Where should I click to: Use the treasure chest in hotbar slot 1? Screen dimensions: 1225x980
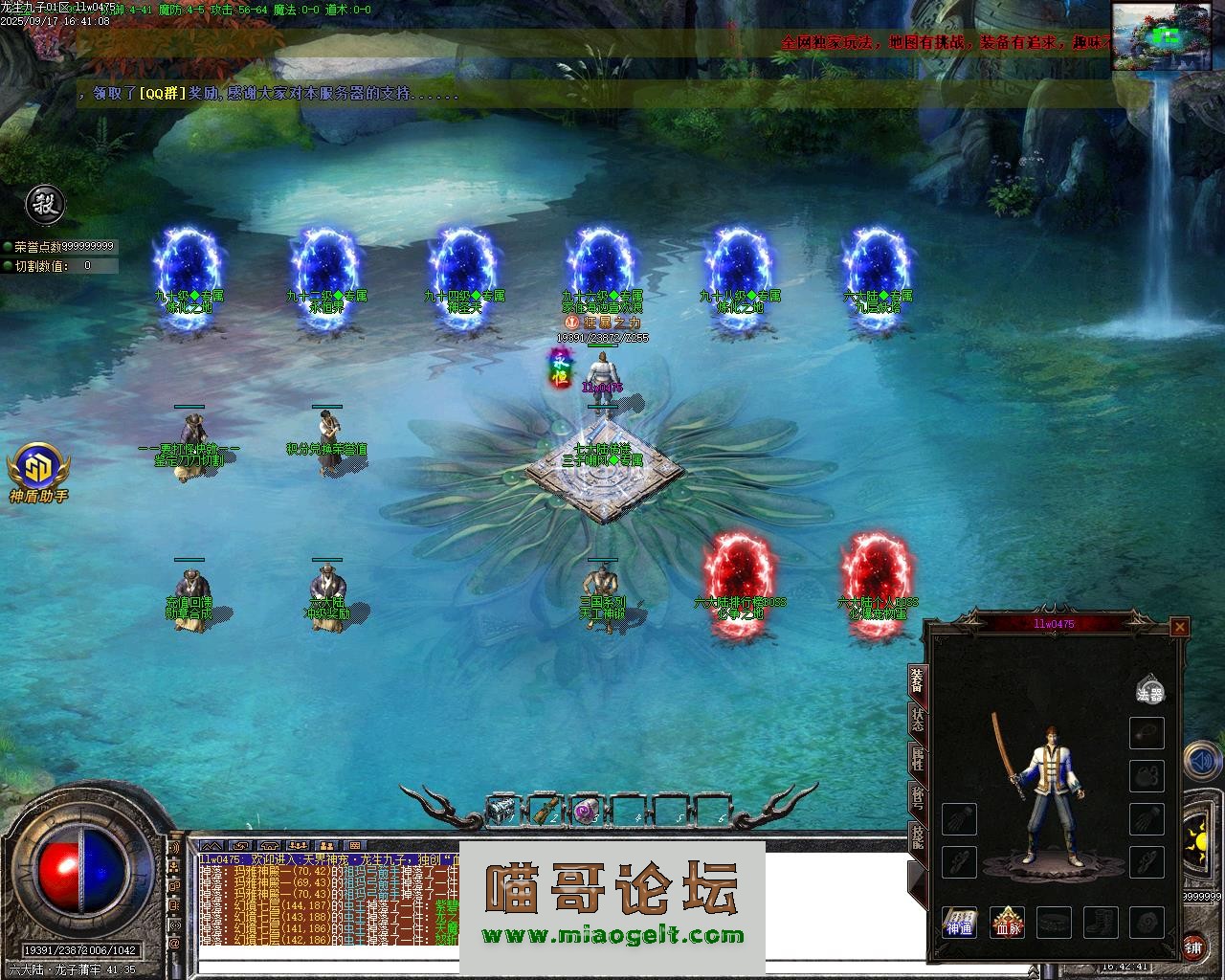click(x=501, y=811)
